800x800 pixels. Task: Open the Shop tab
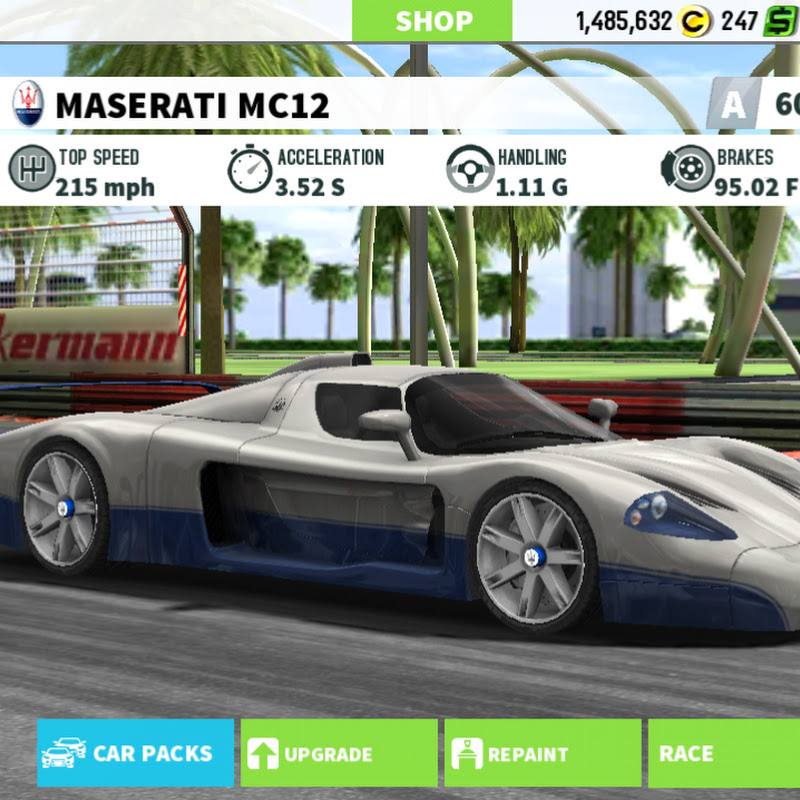[432, 21]
